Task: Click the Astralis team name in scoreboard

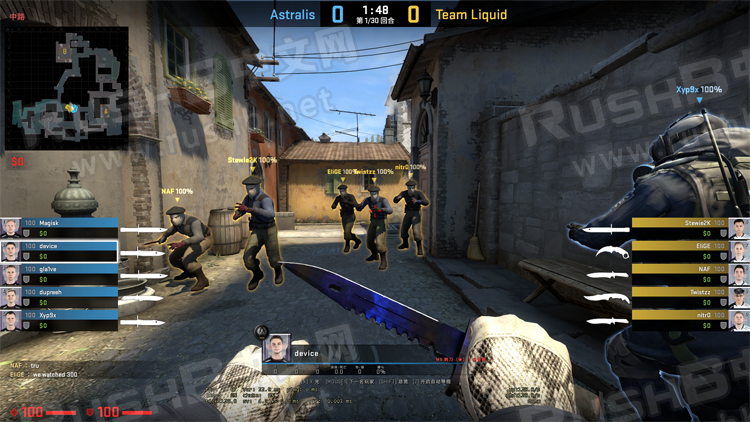Action: (x=292, y=15)
